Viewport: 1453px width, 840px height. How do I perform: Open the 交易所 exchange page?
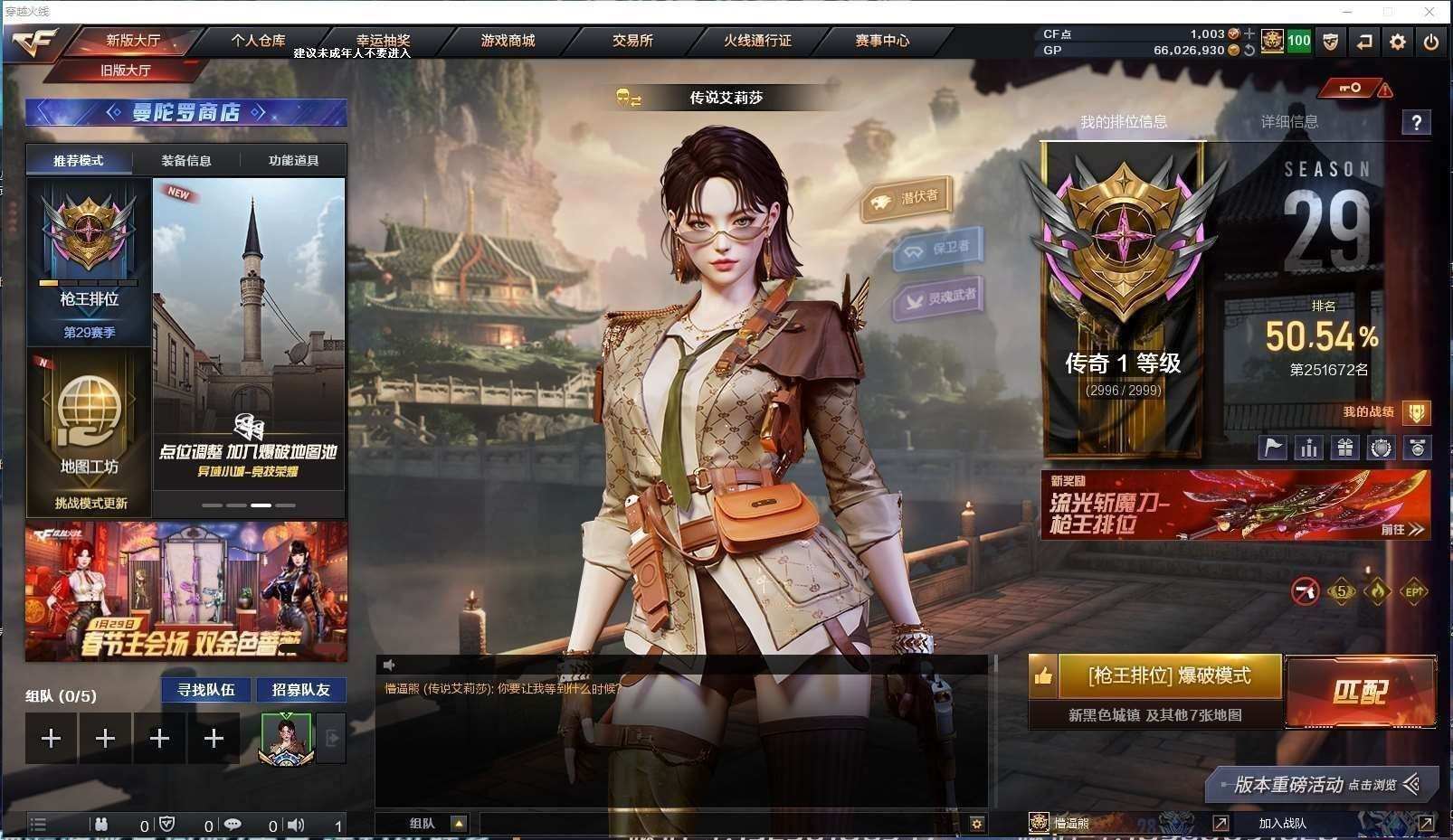tap(632, 41)
